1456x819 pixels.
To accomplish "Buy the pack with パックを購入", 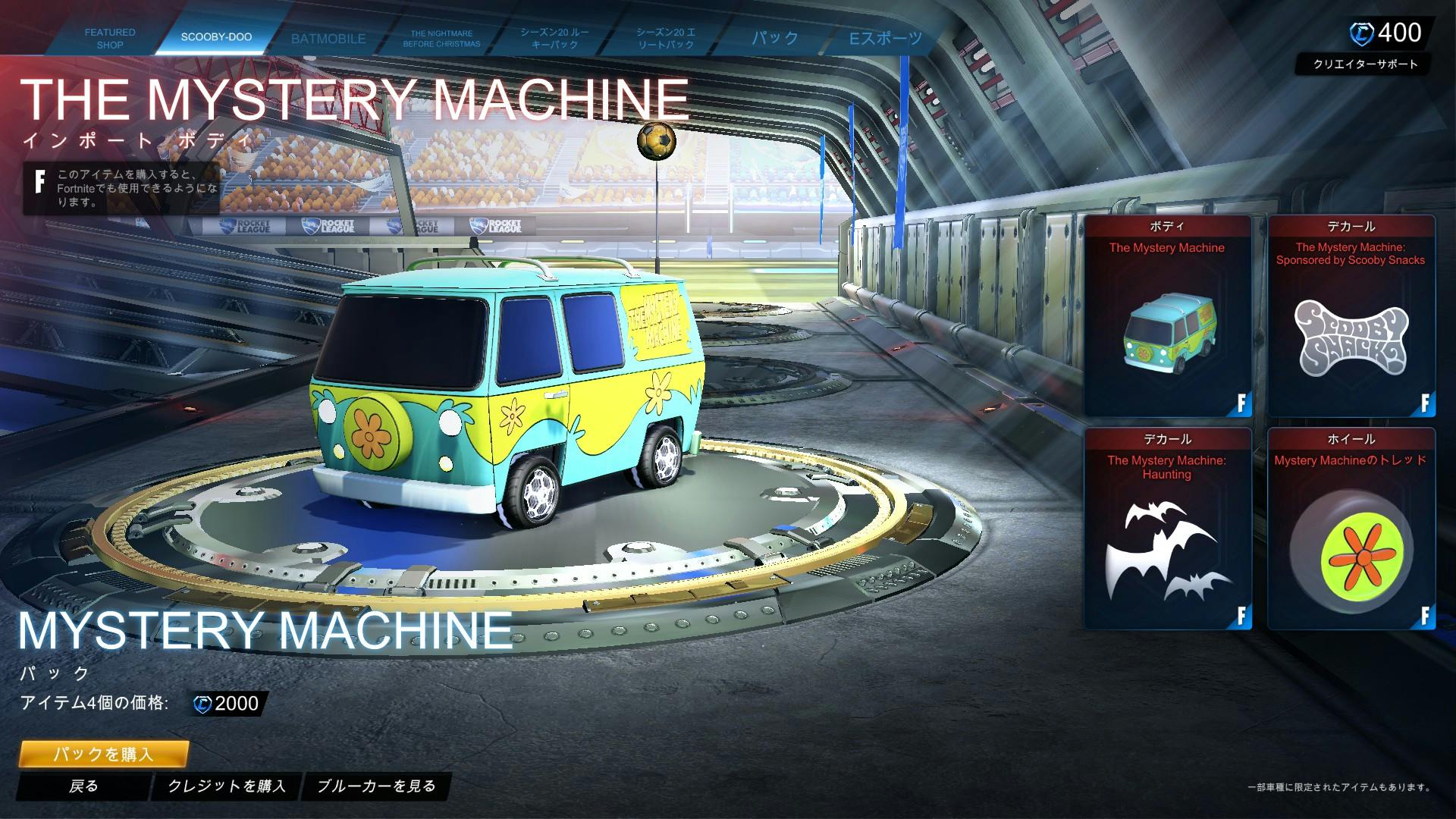I will [103, 755].
